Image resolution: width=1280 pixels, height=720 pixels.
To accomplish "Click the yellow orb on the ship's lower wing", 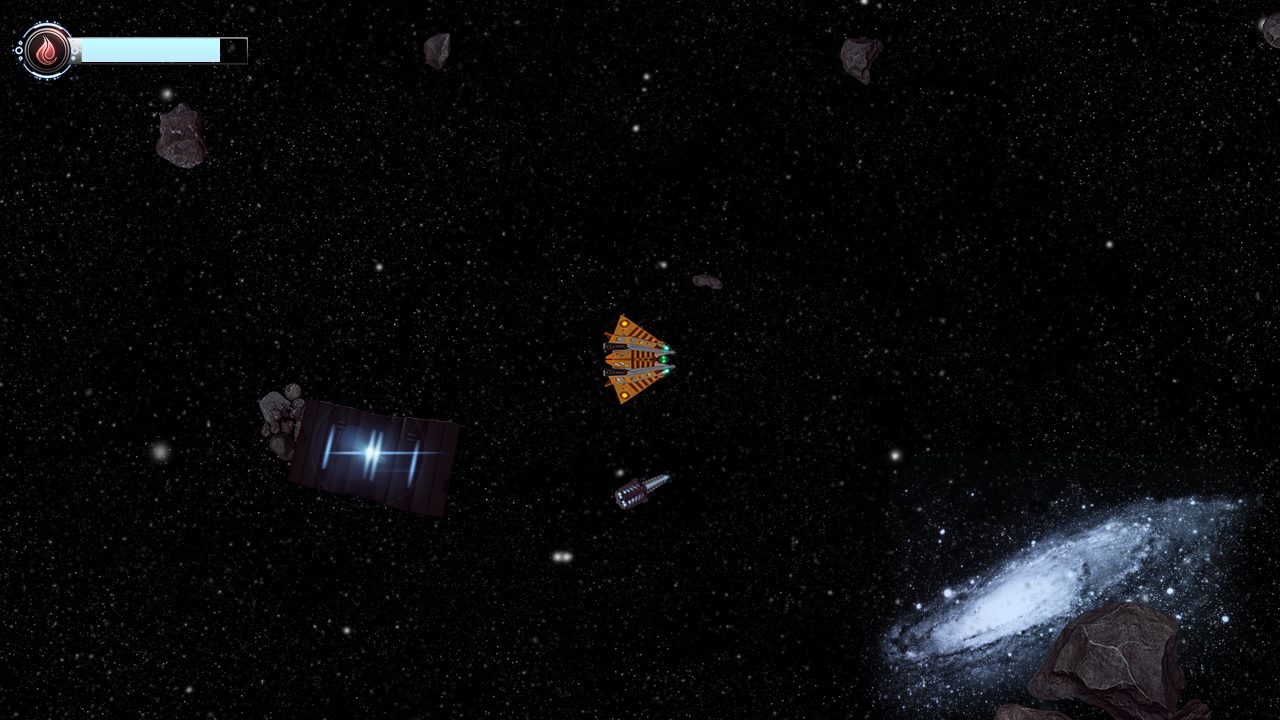I will click(x=624, y=395).
